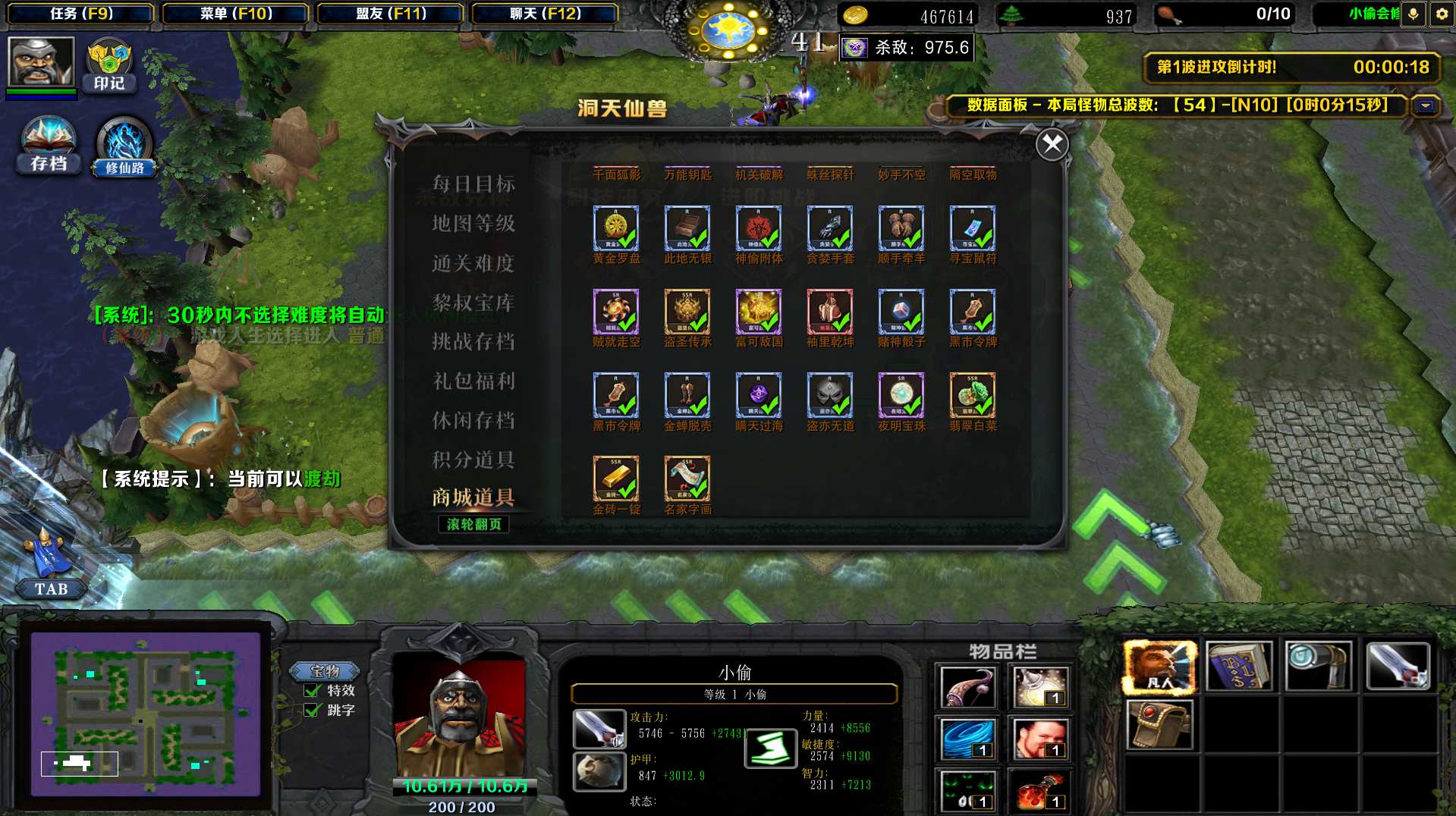1456x816 pixels.
Task: Click the 存档 save button
Action: tap(49, 146)
